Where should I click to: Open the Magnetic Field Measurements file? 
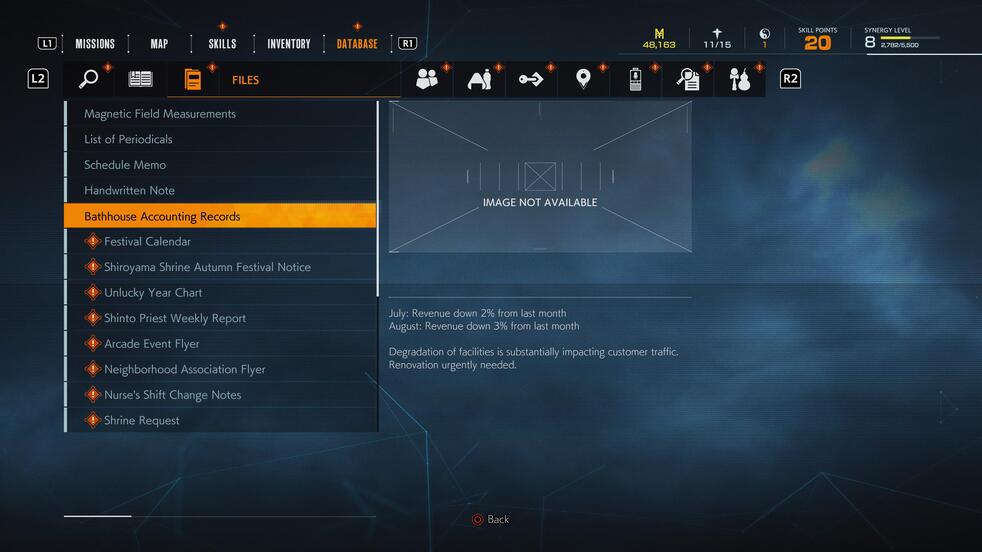tap(160, 114)
